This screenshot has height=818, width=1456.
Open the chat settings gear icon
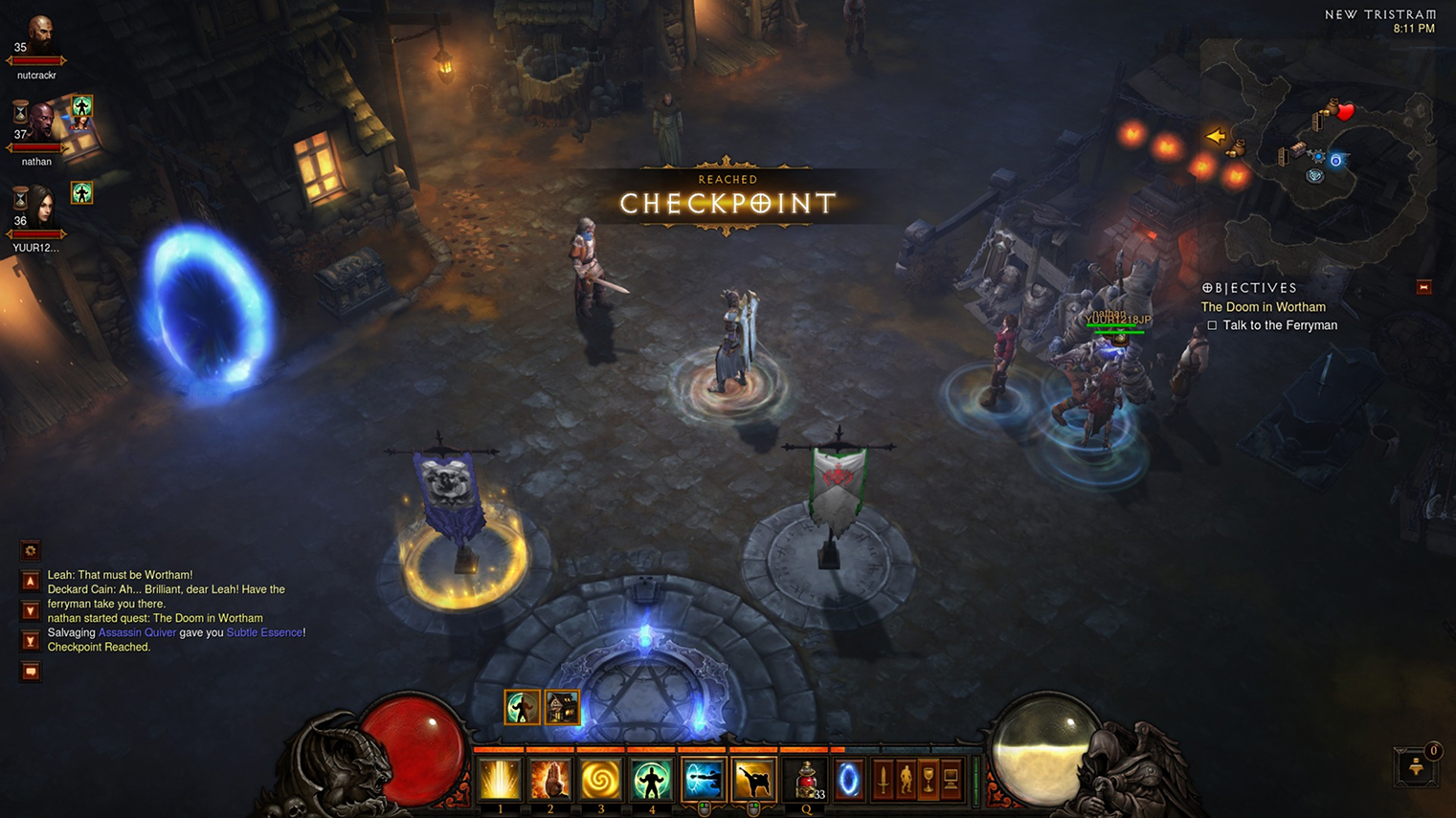30,550
